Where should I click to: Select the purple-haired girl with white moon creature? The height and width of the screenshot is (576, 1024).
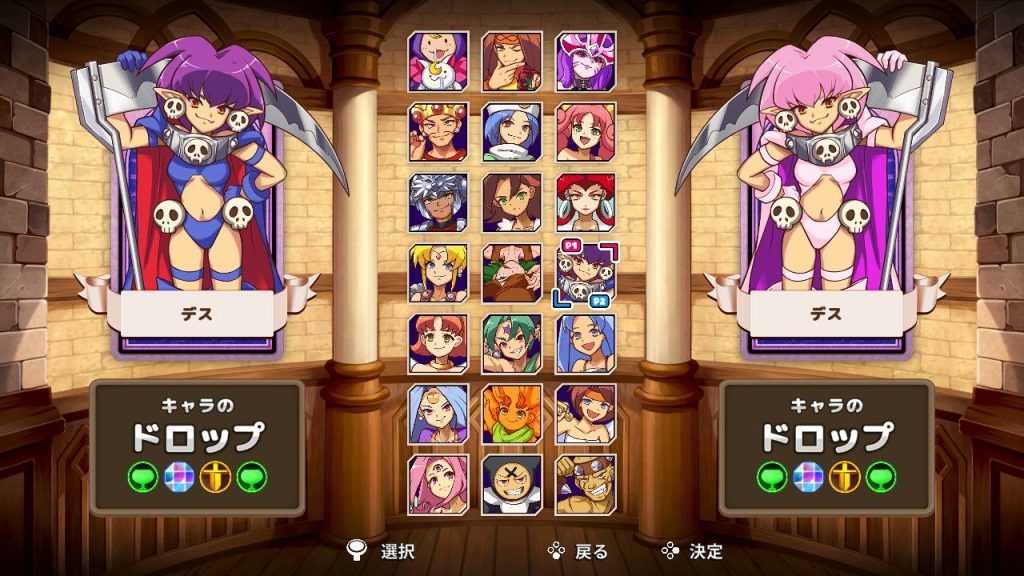(438, 62)
